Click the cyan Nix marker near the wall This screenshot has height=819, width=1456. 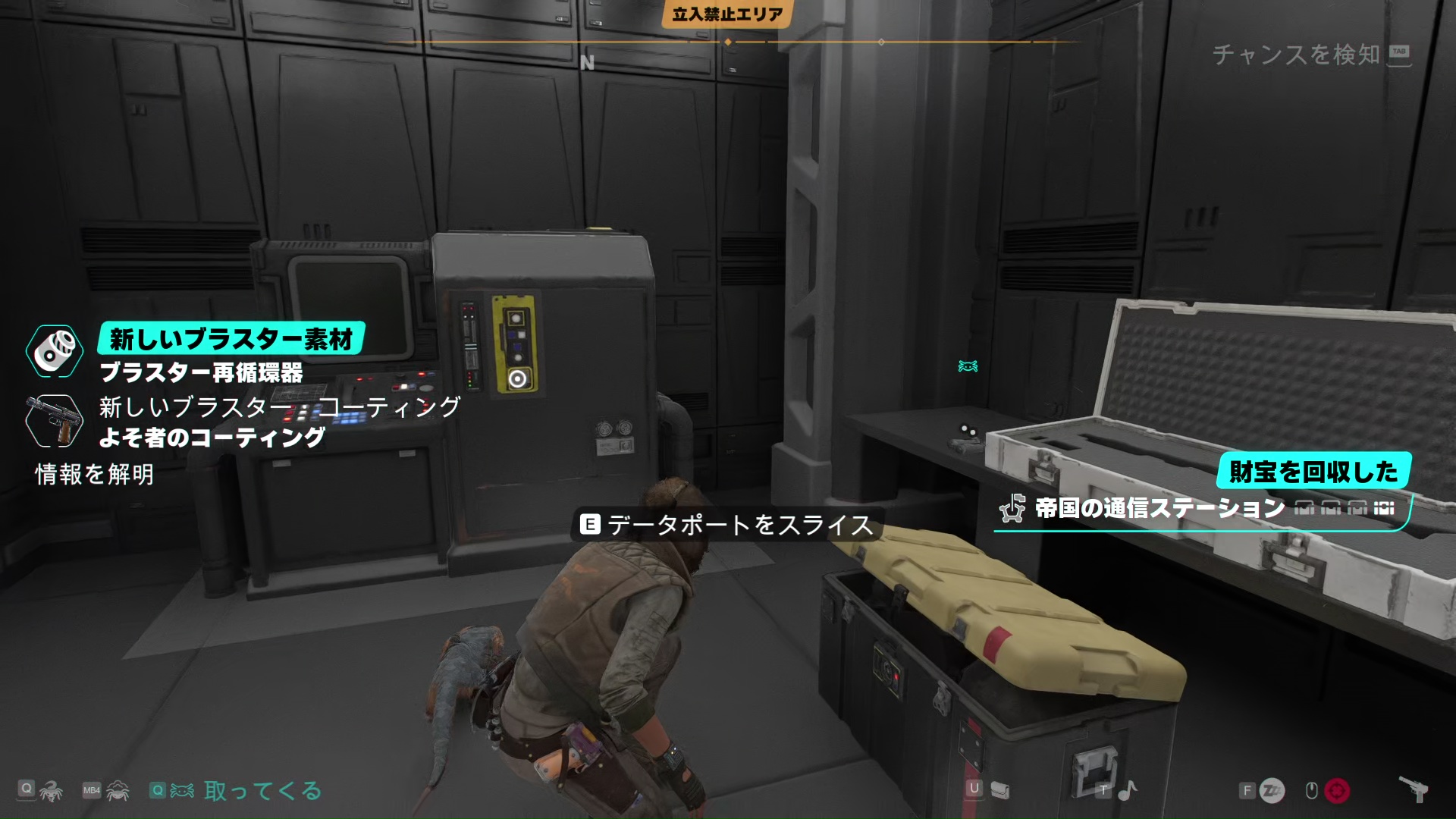tap(968, 366)
